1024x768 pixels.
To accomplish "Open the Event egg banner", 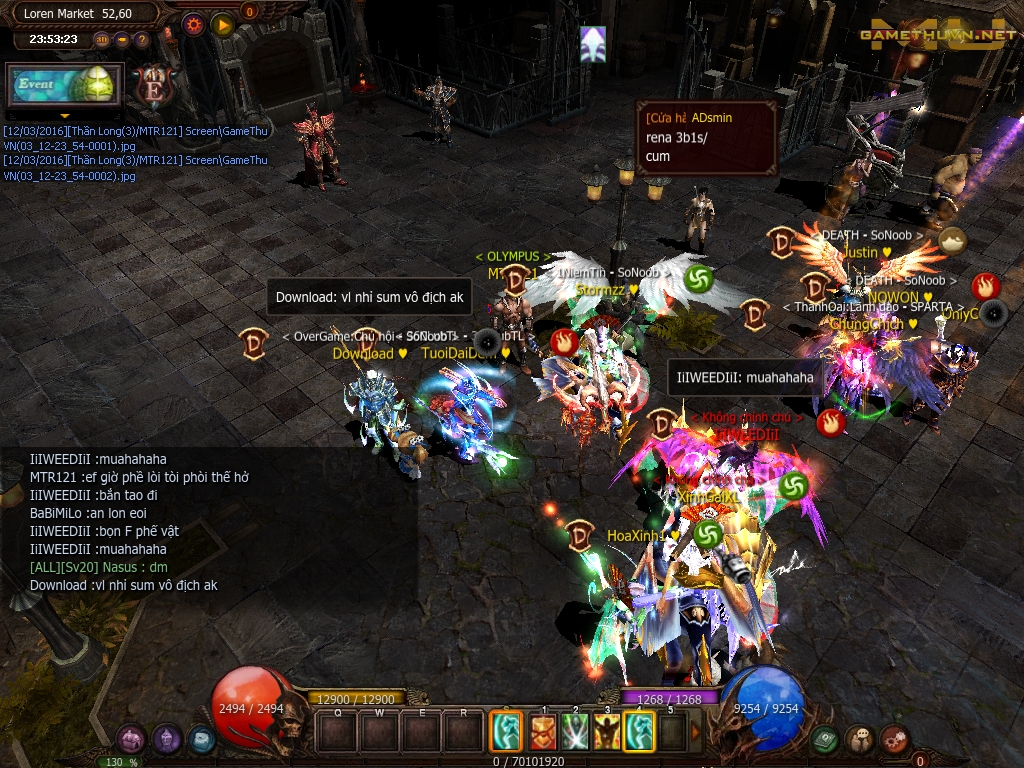I will click(x=64, y=85).
